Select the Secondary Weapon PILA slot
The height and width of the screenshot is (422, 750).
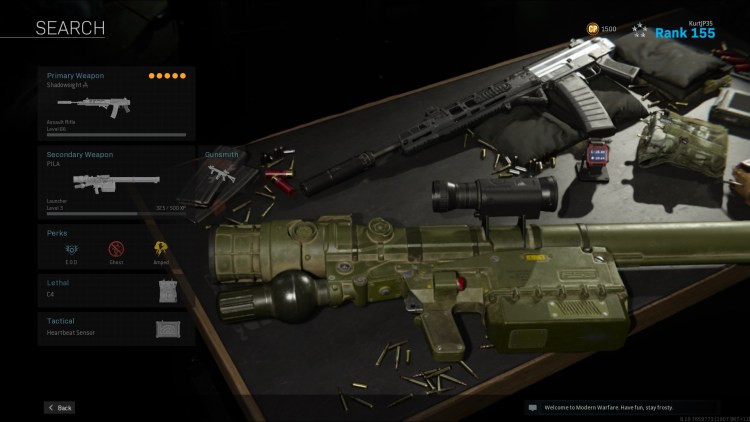coord(116,182)
